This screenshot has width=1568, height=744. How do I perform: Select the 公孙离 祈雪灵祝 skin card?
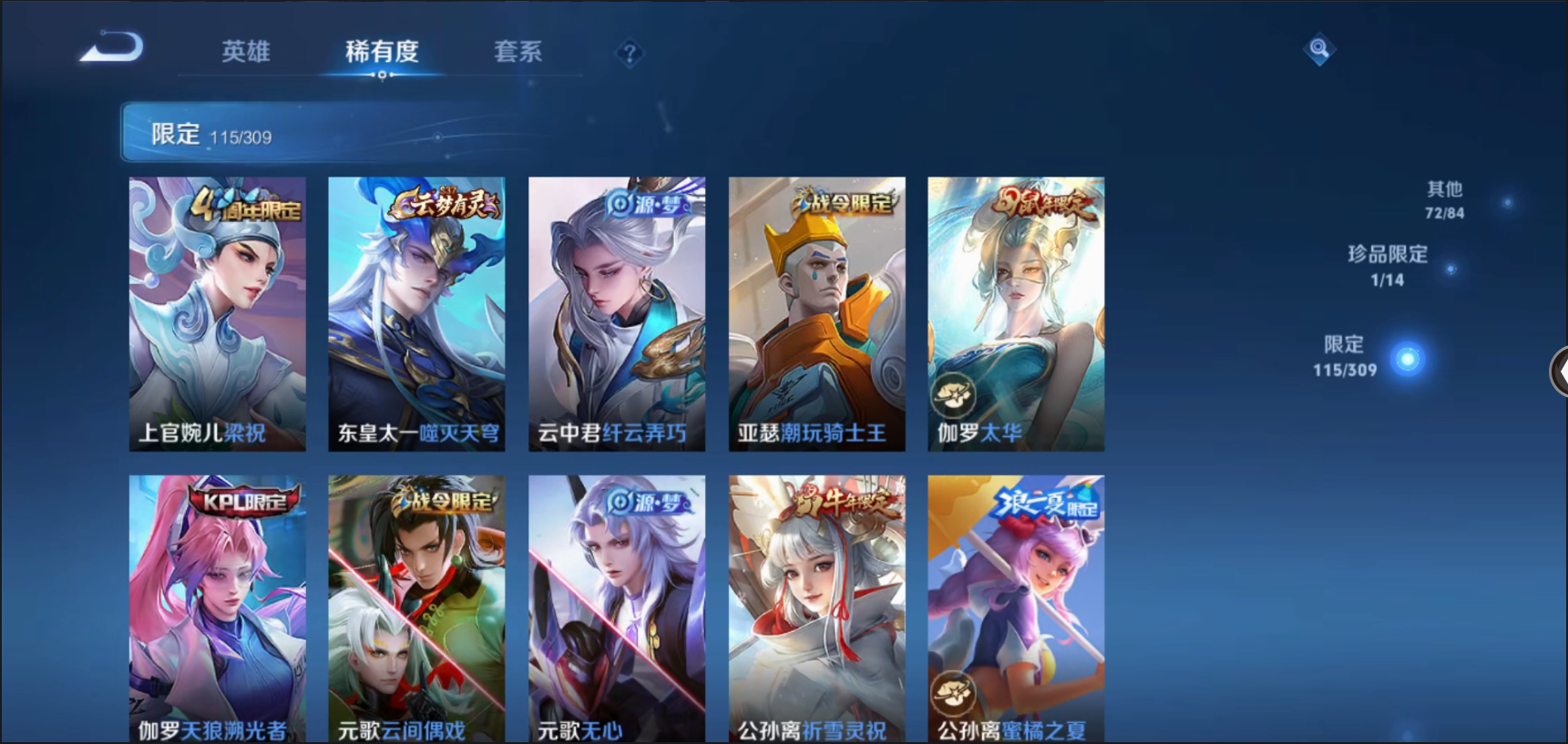(816, 607)
